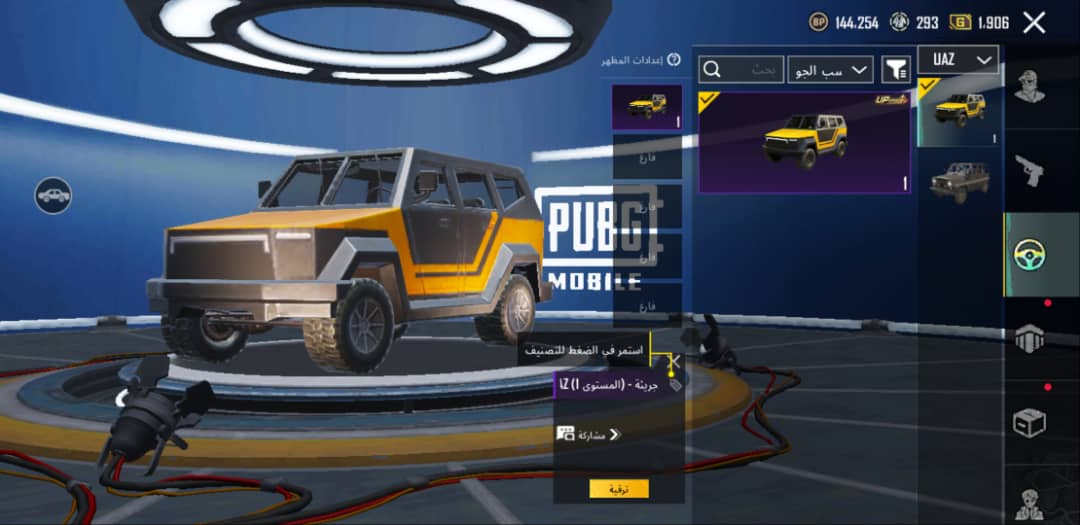Click the share button with camera icon
The width and height of the screenshot is (1080, 525).
point(589,434)
